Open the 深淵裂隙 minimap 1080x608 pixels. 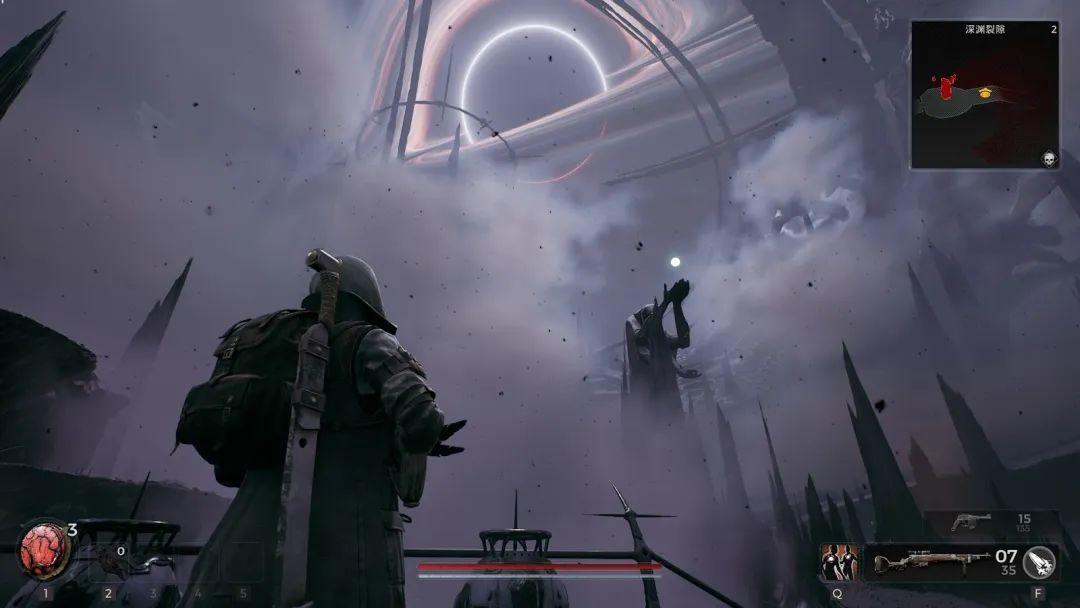[x=984, y=95]
